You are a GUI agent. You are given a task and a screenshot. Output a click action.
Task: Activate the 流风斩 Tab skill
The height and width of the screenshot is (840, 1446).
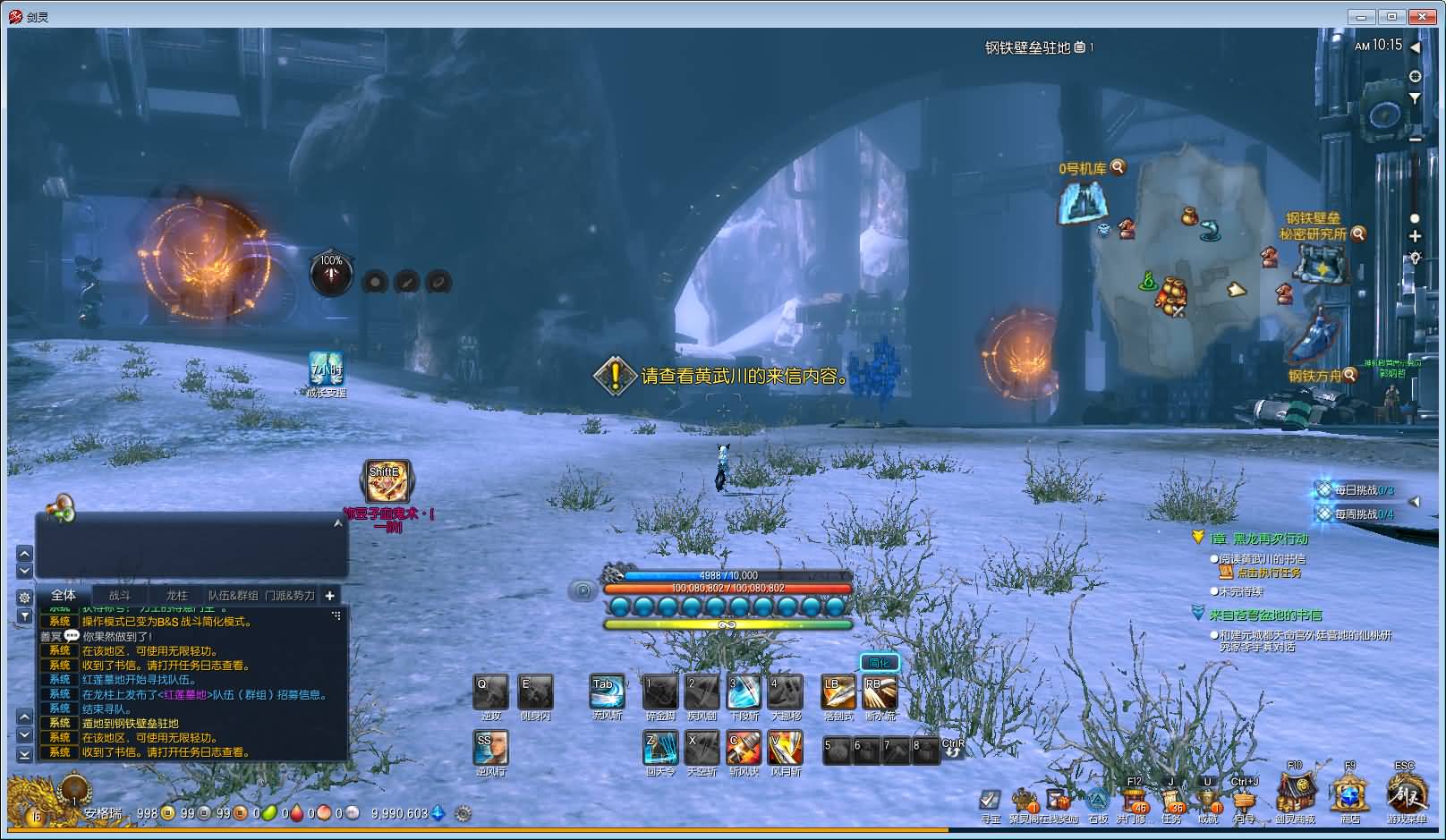(x=607, y=692)
